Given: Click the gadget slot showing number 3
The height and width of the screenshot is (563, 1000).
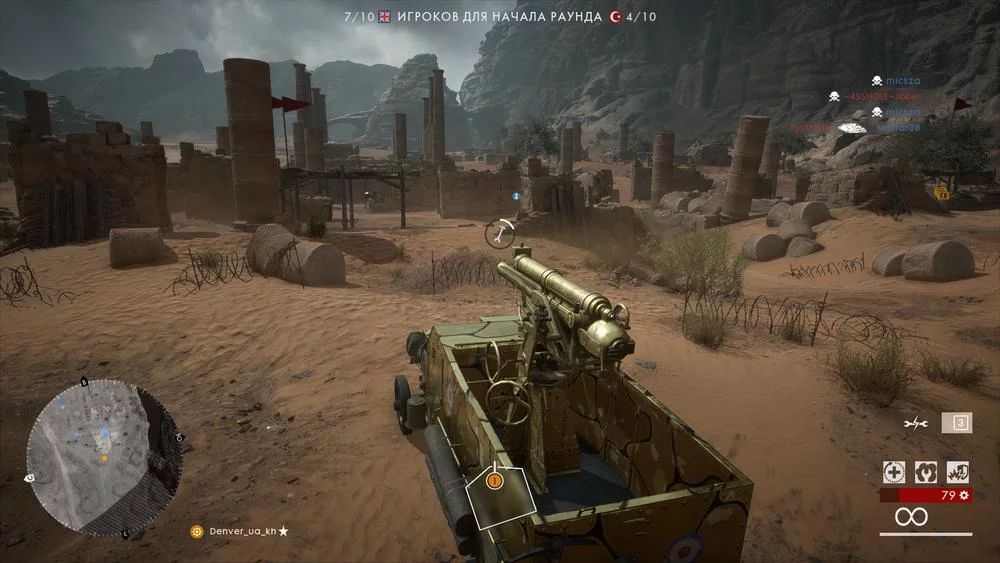Looking at the screenshot, I should coord(958,423).
